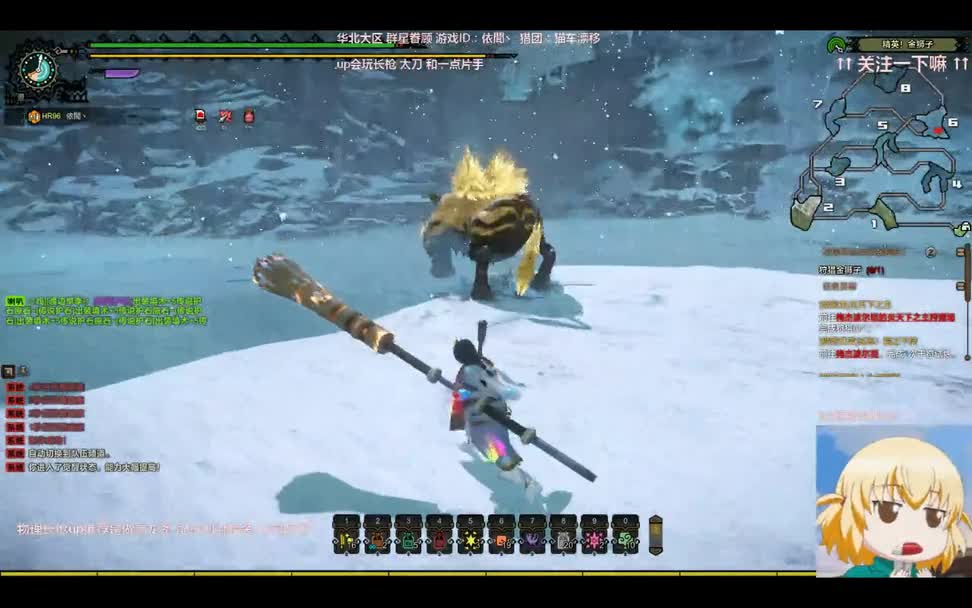Activate the pink burst item in slot 9
Screen dimensions: 972x608
click(594, 536)
